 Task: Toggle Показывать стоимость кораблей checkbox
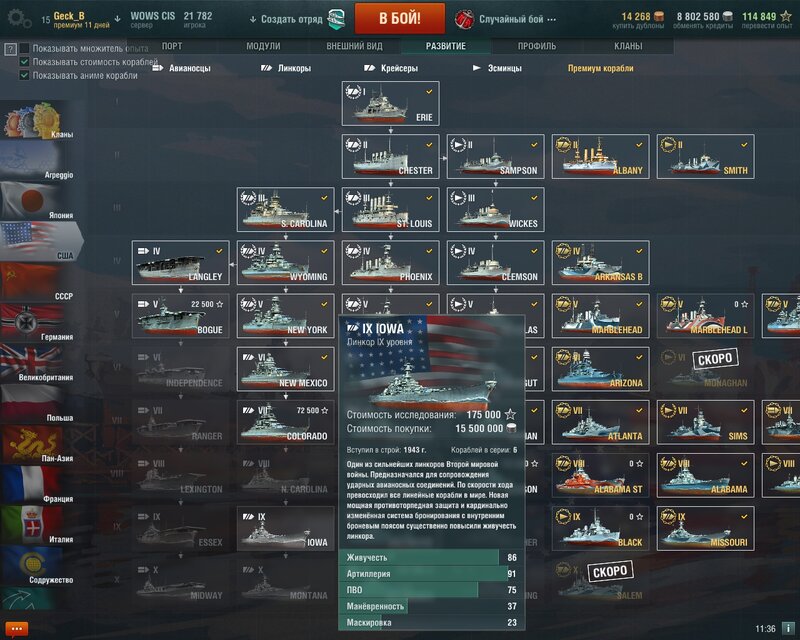(x=25, y=61)
